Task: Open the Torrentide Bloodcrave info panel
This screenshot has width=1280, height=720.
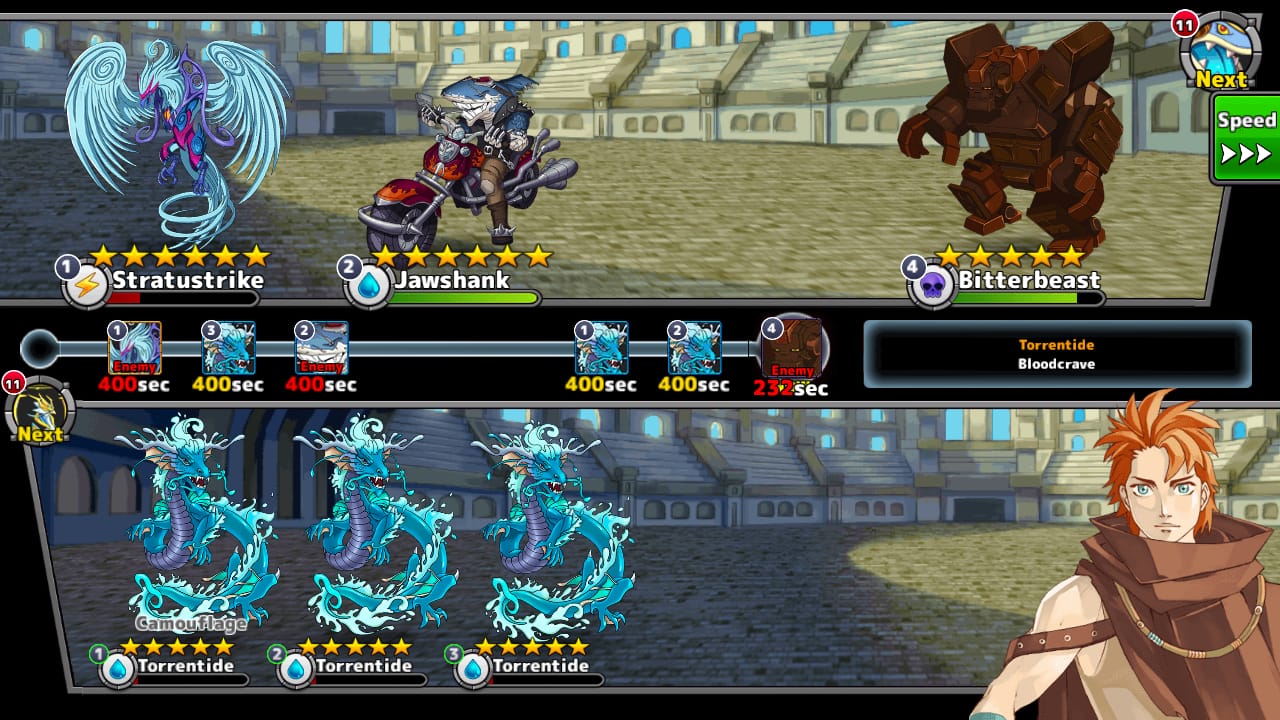Action: (x=1056, y=354)
